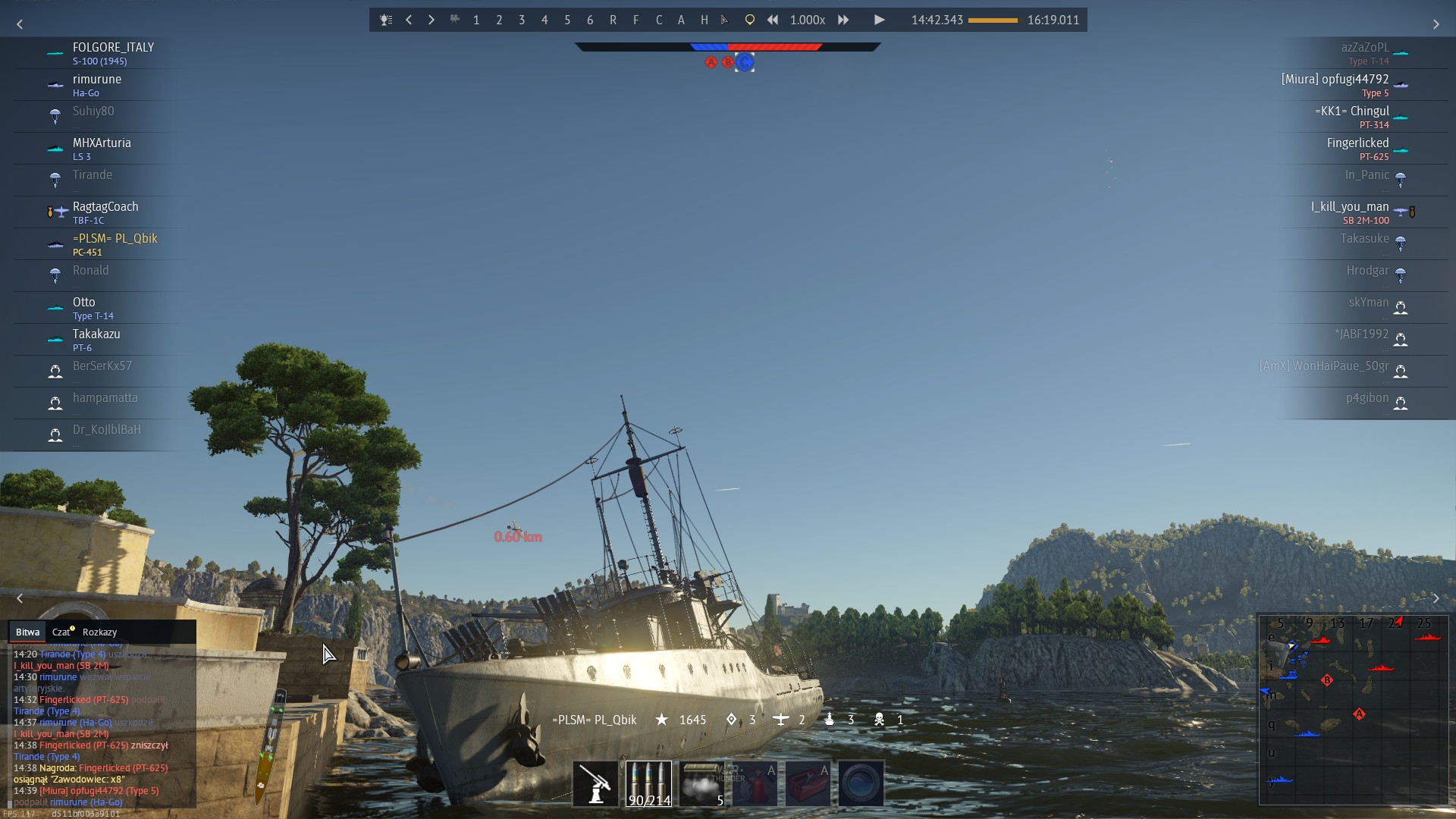This screenshot has height=819, width=1456.
Task: Select the Bitwa battle log tab
Action: point(27,632)
